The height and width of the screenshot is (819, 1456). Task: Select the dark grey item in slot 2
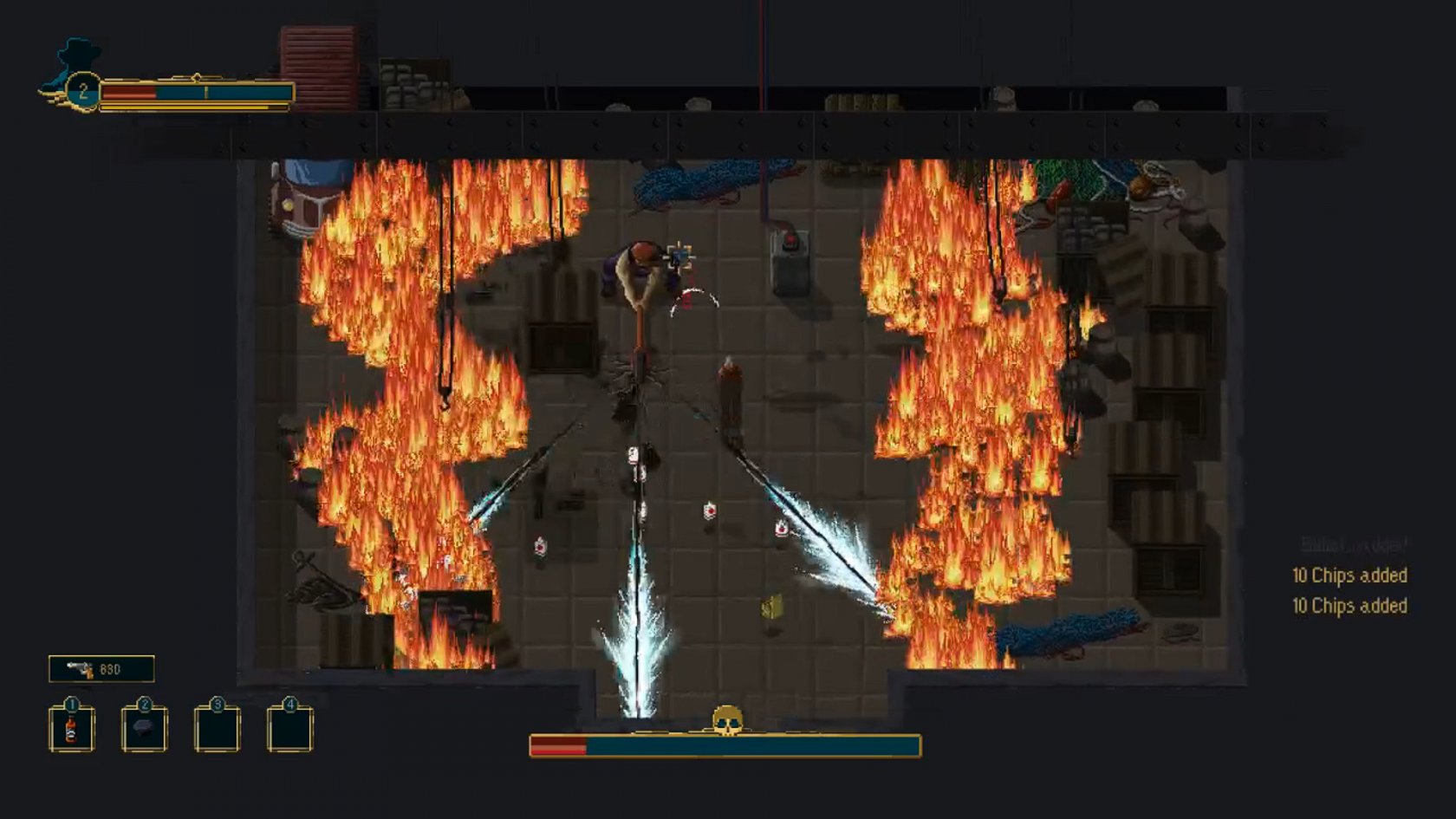tap(144, 730)
